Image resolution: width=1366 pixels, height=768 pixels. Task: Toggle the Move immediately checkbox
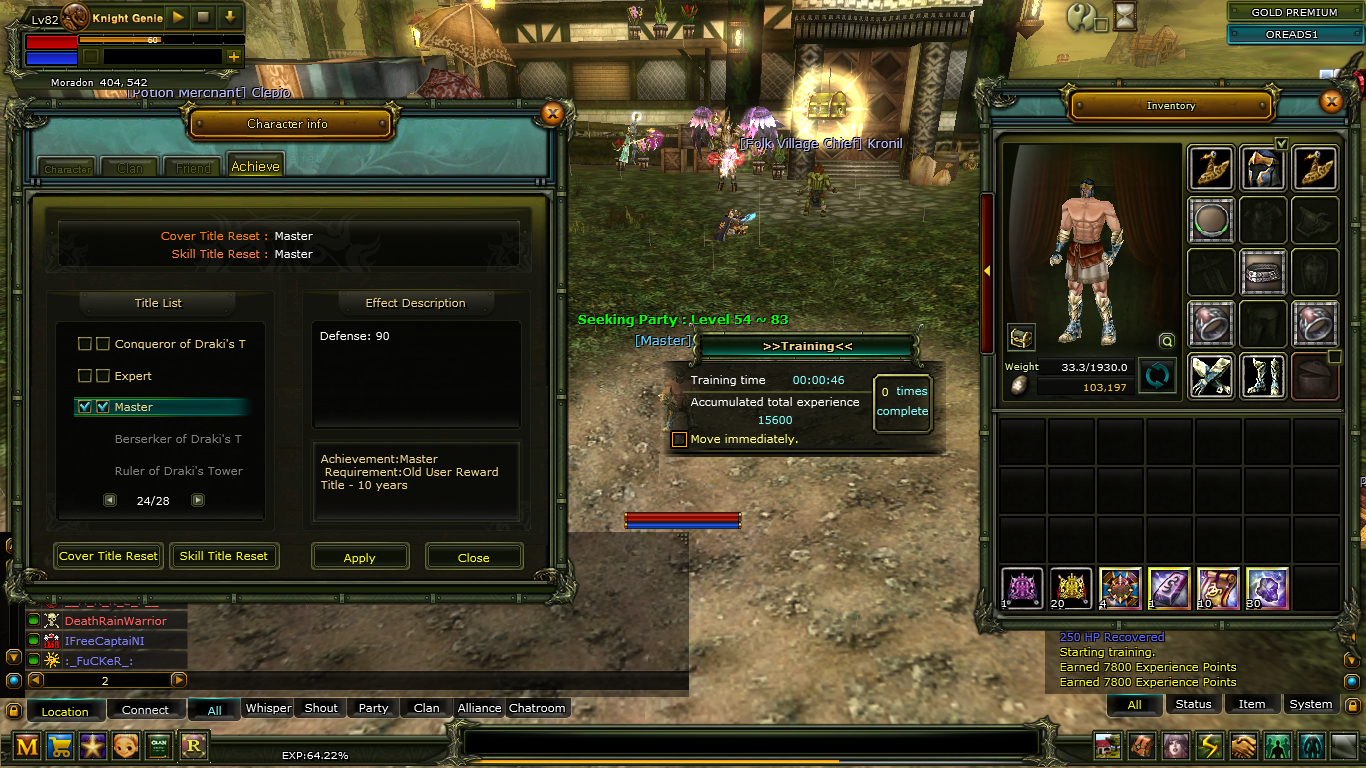click(680, 439)
